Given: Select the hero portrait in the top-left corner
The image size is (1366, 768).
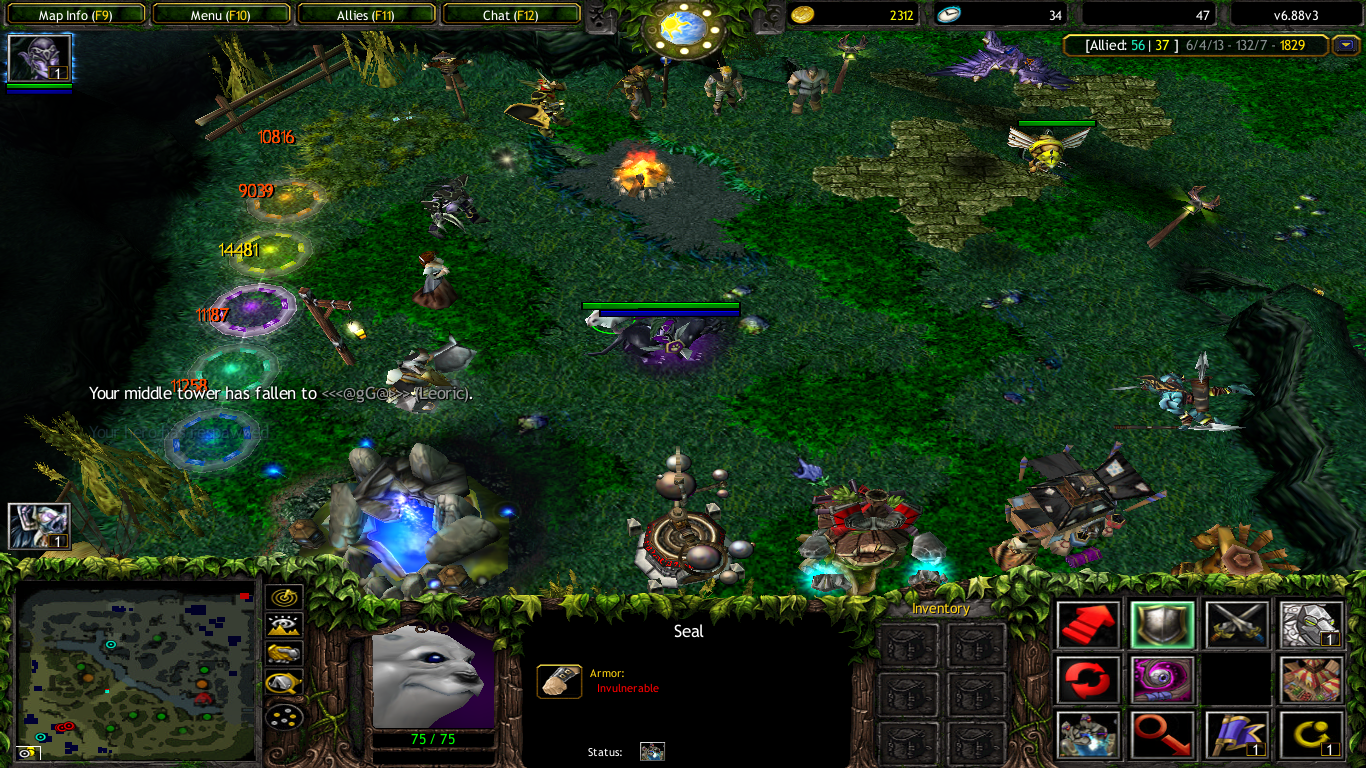Looking at the screenshot, I should point(39,58).
